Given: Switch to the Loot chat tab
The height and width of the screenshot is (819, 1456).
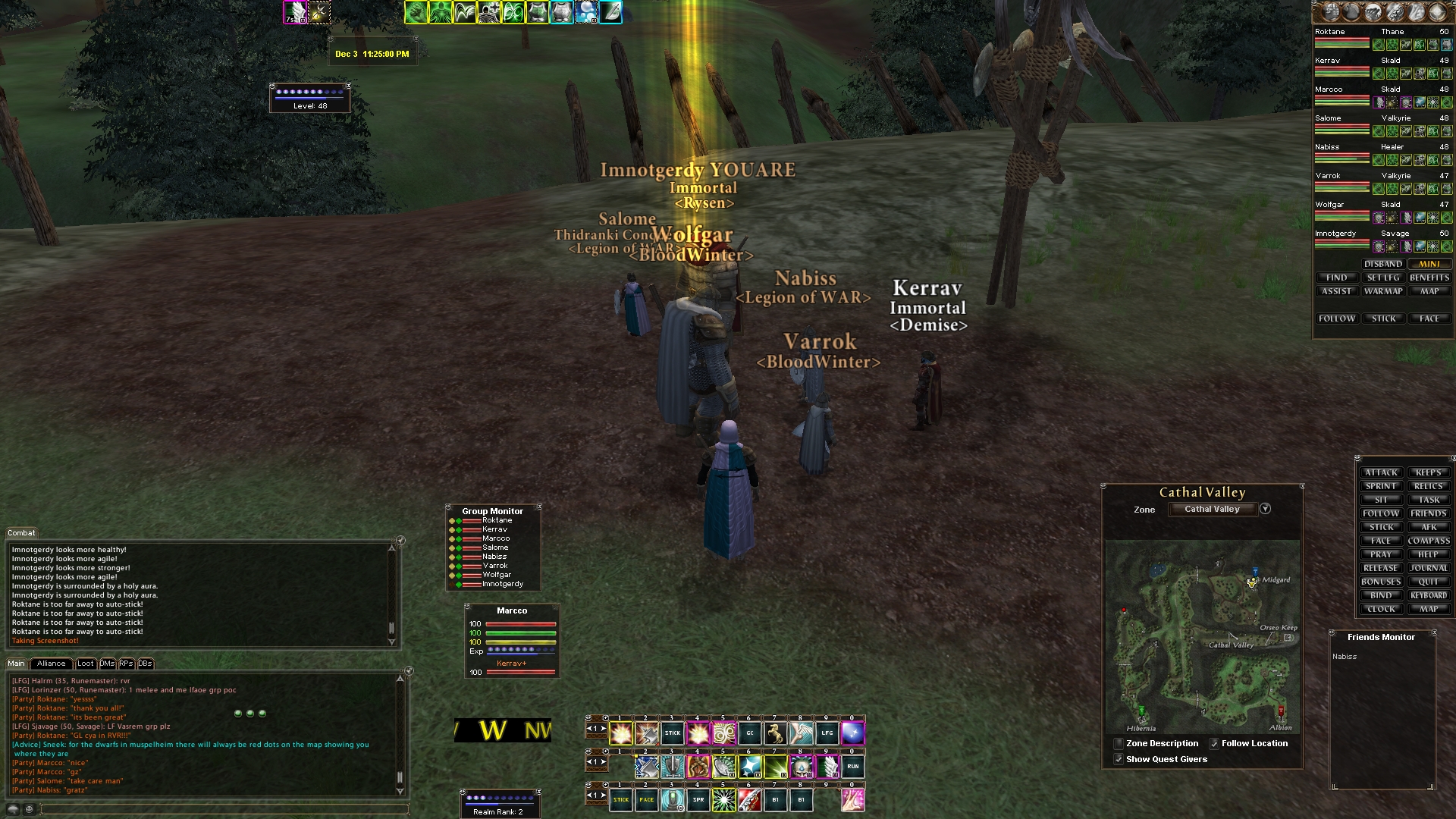Looking at the screenshot, I should [86, 664].
